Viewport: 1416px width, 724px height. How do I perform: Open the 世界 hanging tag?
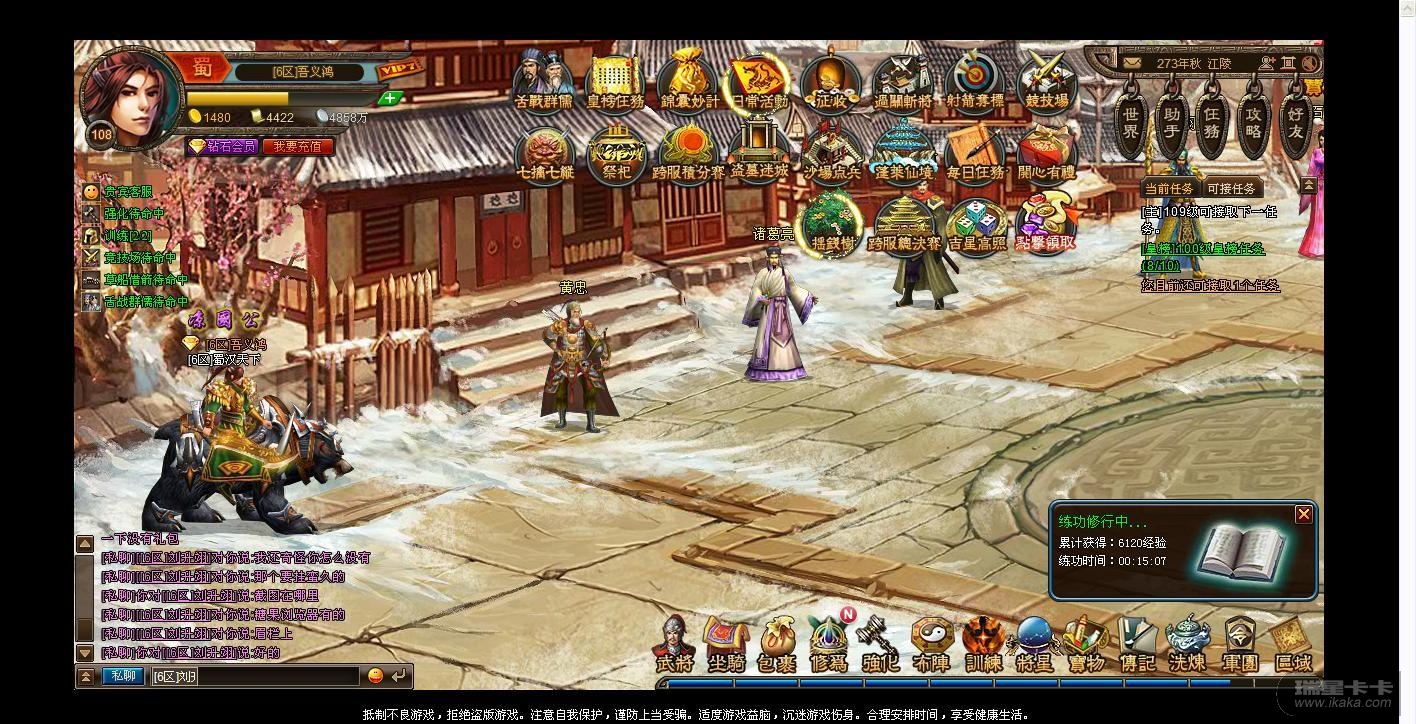tap(1130, 122)
